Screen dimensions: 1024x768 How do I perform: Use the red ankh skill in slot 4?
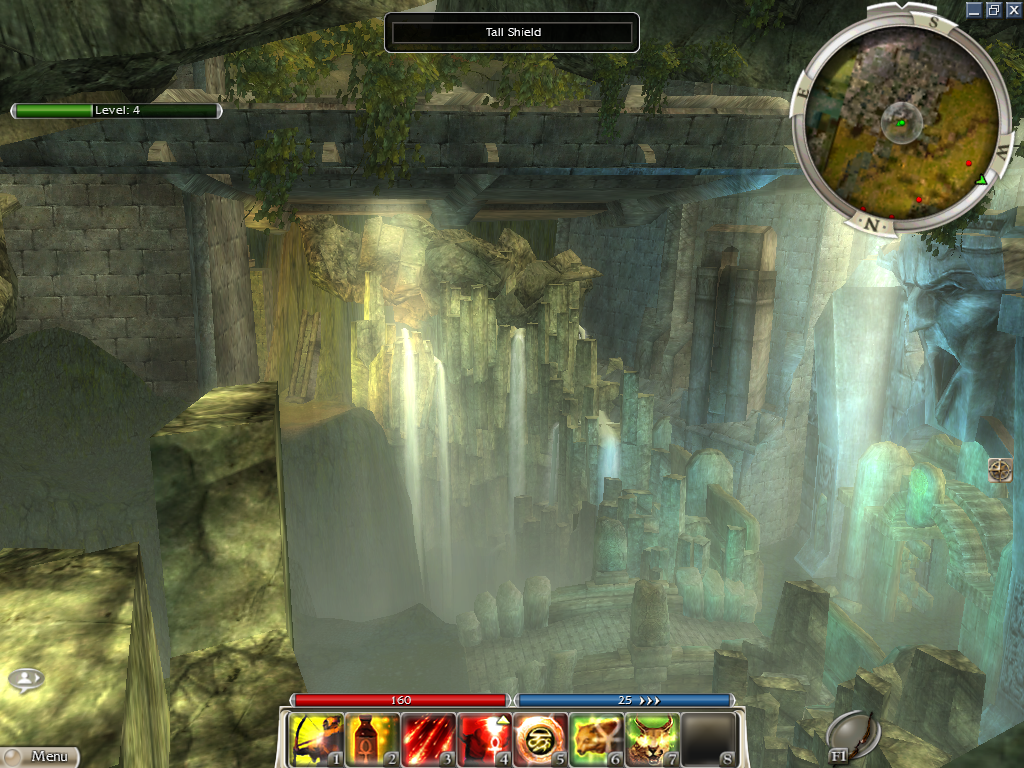[x=484, y=739]
